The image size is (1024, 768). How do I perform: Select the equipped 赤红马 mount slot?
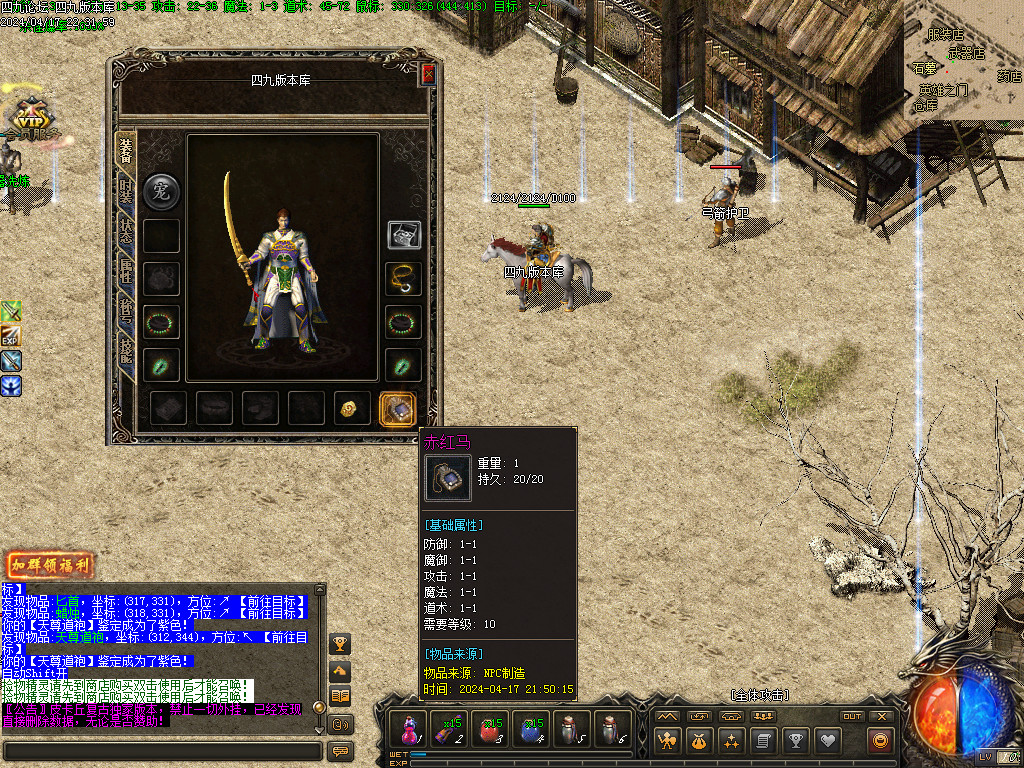click(x=397, y=408)
